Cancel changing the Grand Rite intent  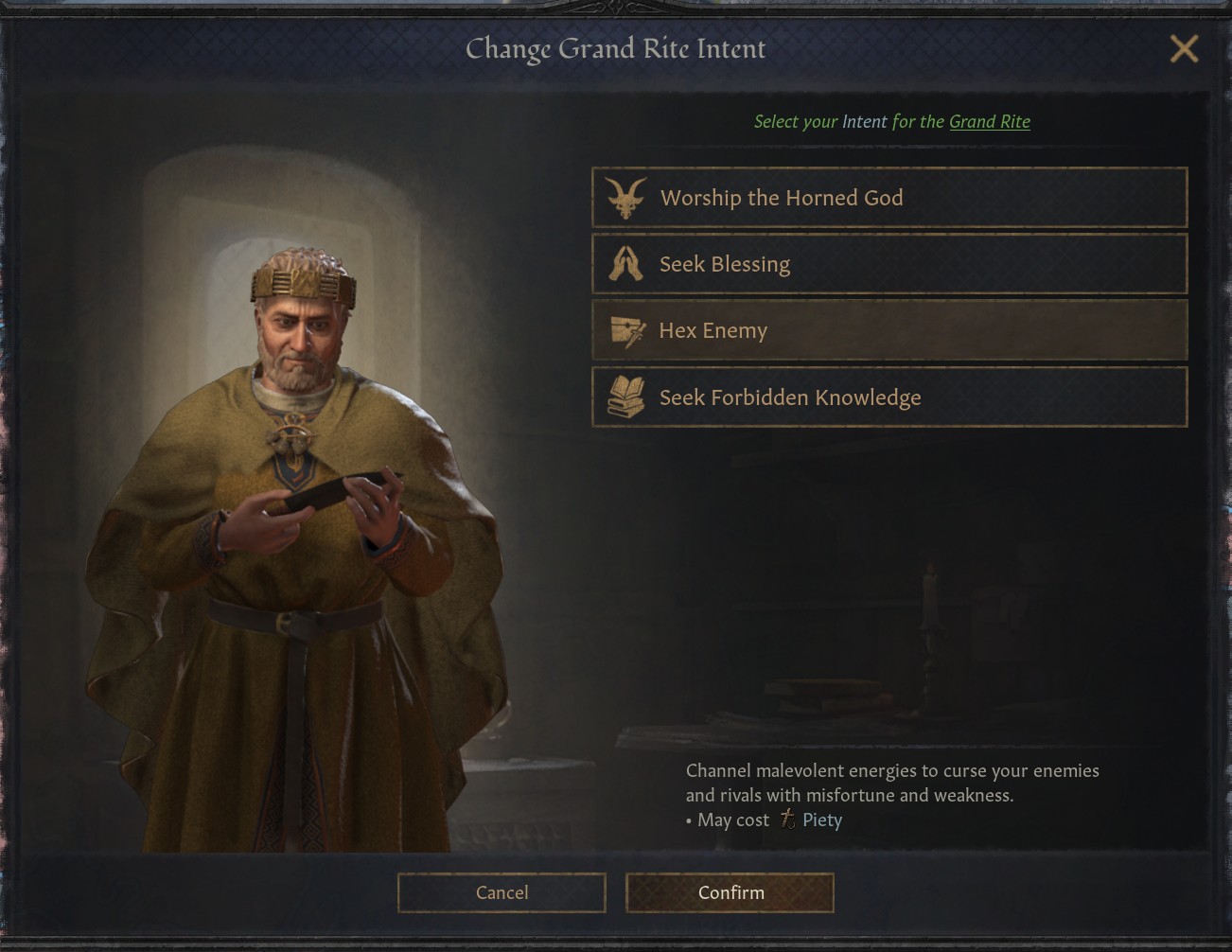[x=502, y=892]
